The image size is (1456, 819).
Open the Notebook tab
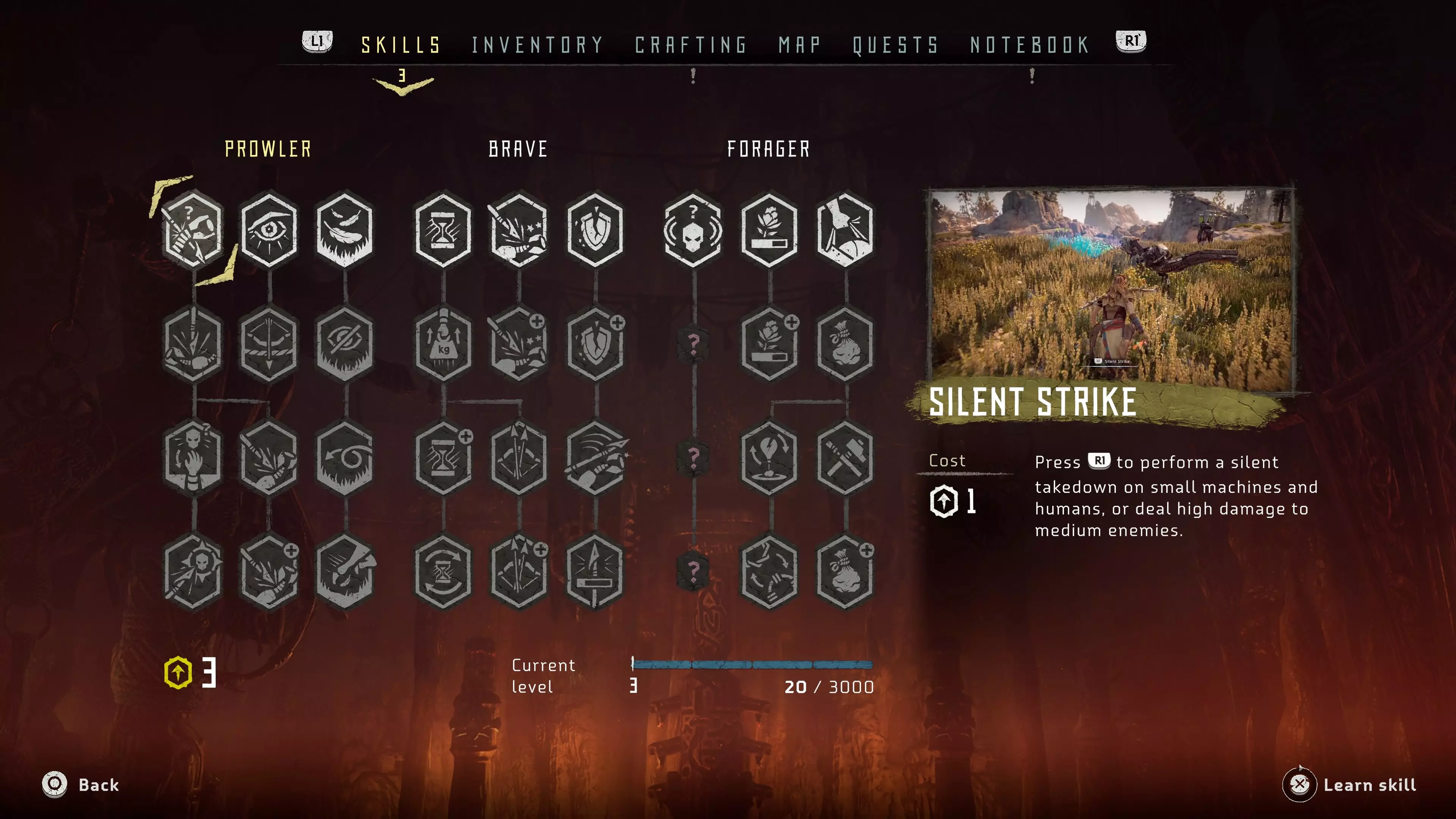tap(1030, 45)
